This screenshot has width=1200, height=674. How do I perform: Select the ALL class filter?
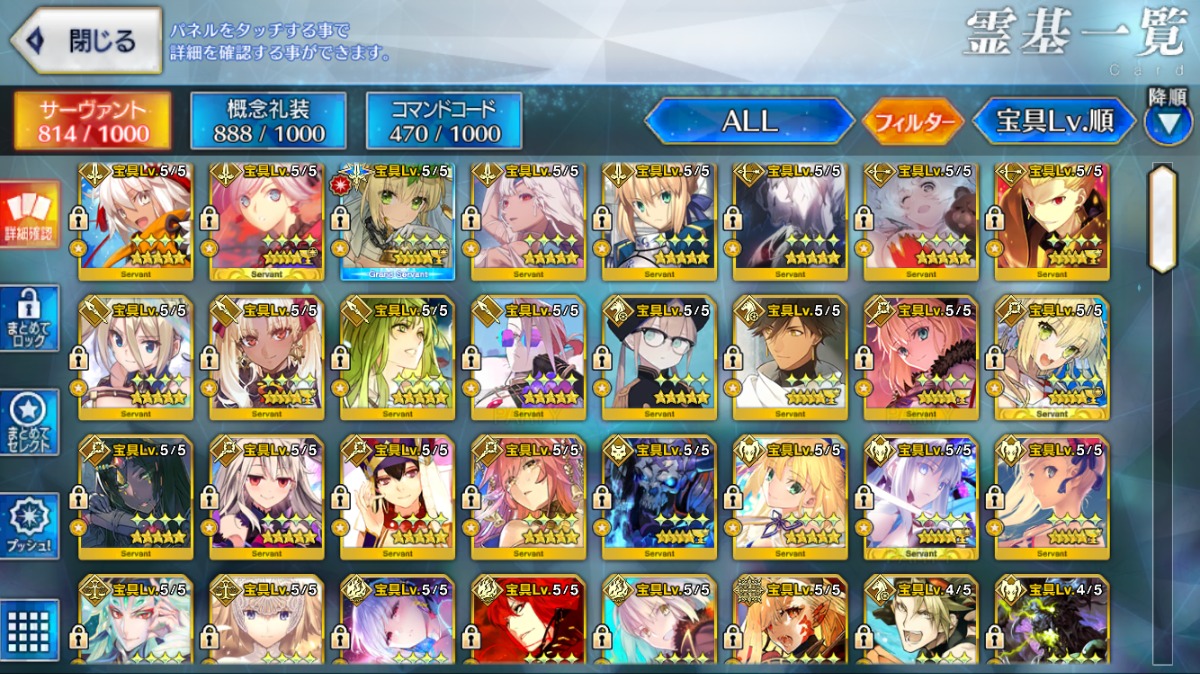click(x=749, y=121)
